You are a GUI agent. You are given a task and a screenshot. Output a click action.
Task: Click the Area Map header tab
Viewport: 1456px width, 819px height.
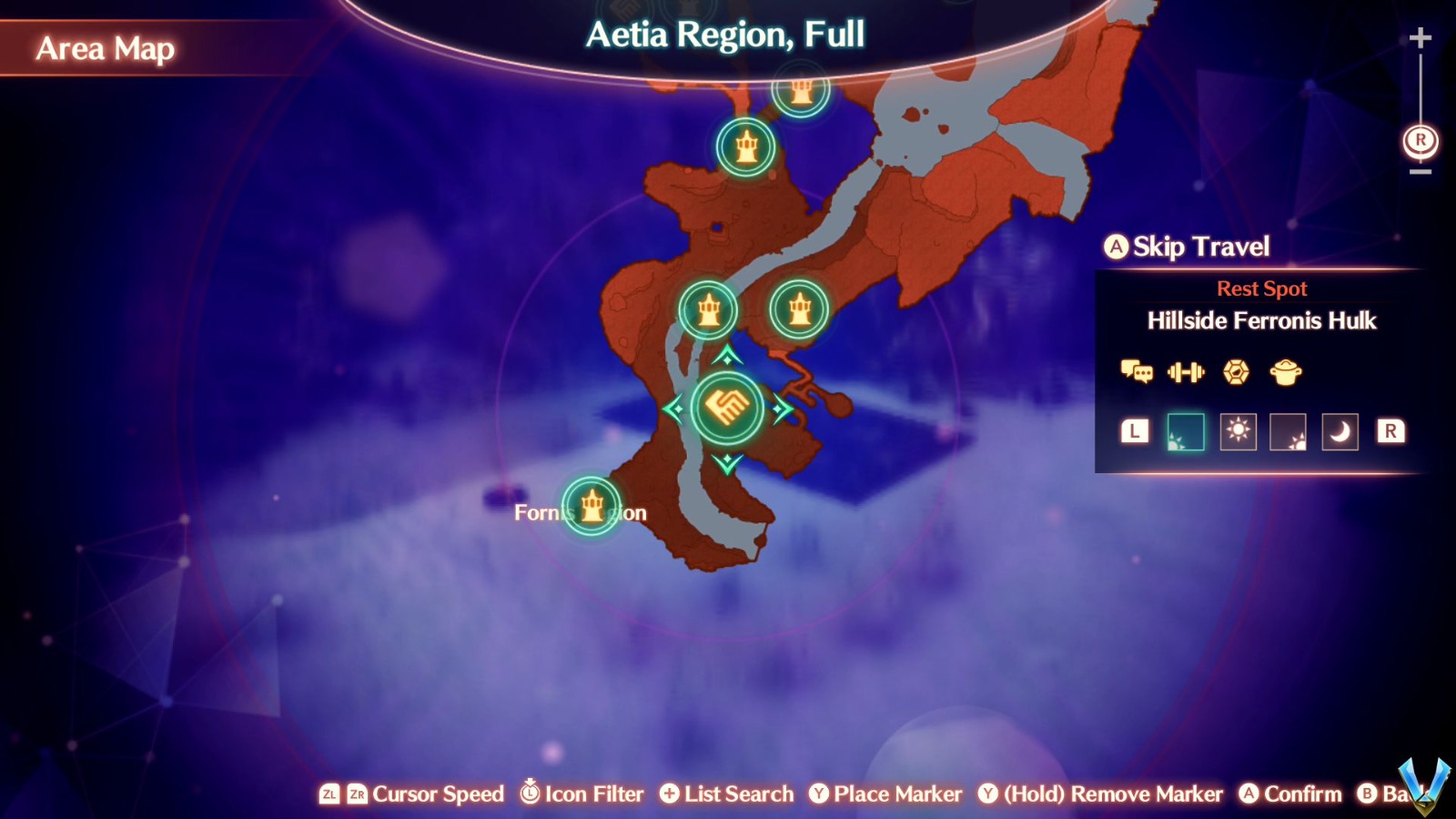[x=105, y=50]
